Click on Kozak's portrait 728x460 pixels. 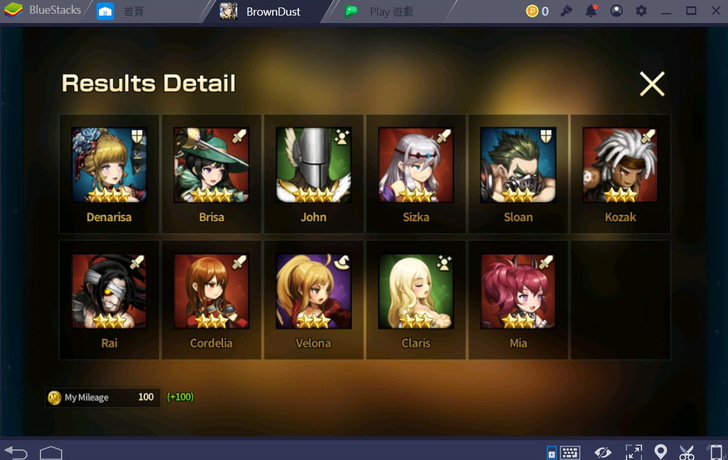619,165
